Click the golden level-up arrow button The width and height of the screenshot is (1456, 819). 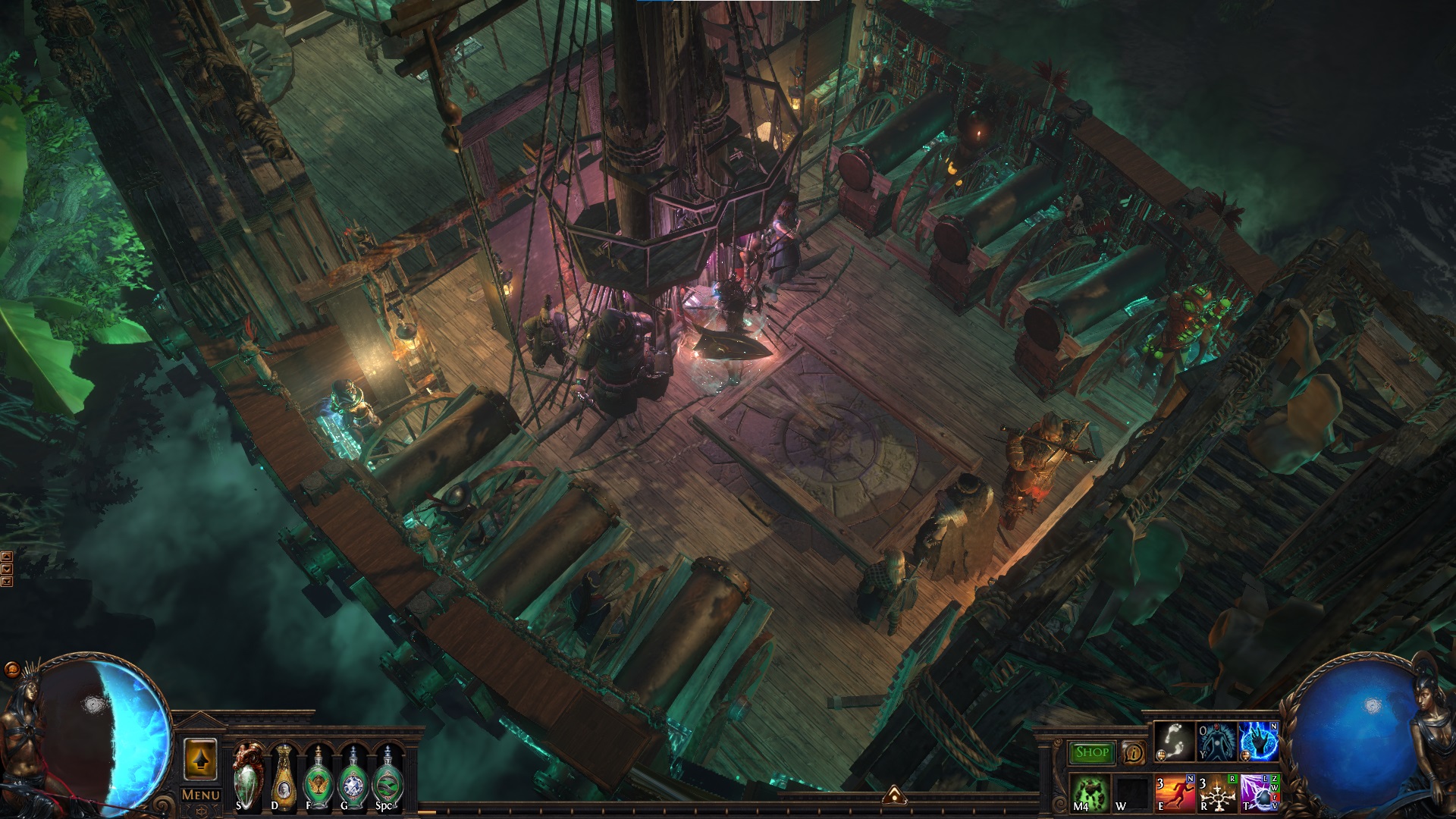click(201, 759)
